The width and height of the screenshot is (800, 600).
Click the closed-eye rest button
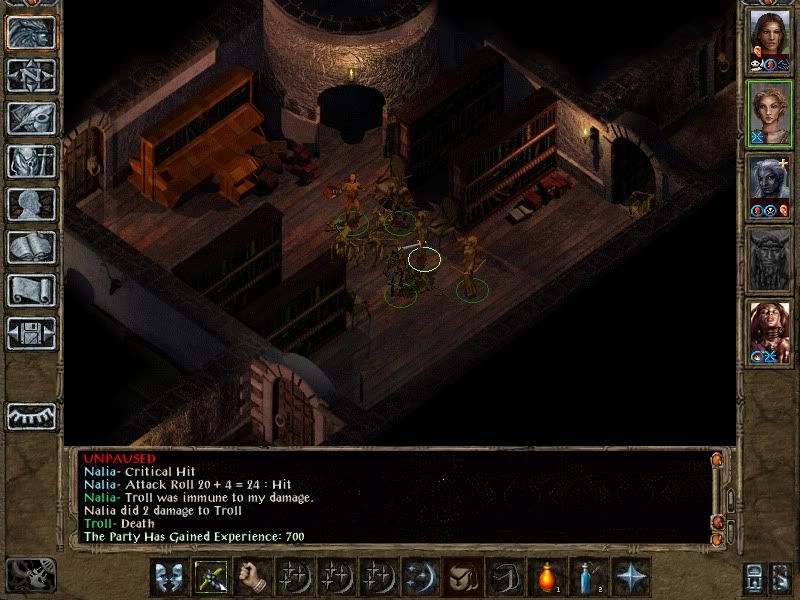pos(31,415)
